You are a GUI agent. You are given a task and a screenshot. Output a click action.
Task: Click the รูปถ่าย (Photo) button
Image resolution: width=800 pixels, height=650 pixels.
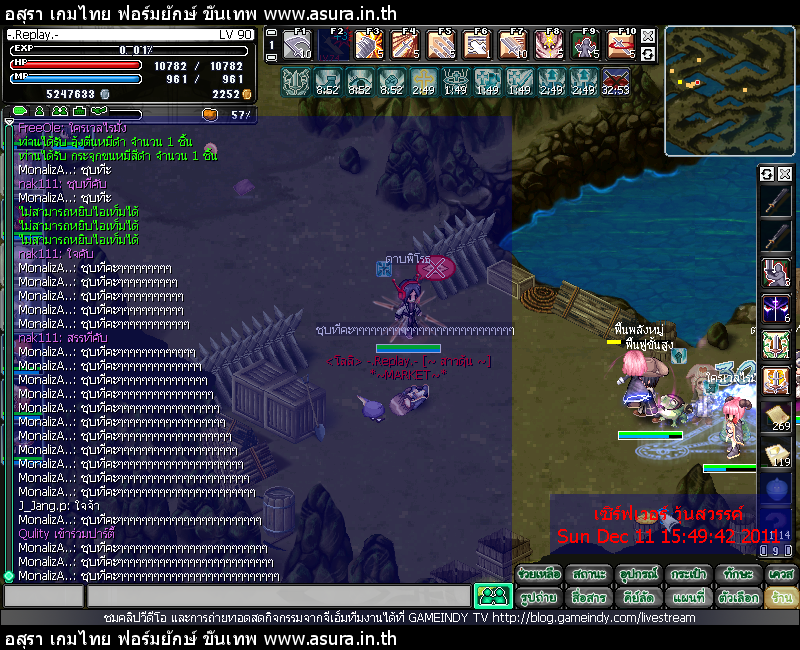540,596
